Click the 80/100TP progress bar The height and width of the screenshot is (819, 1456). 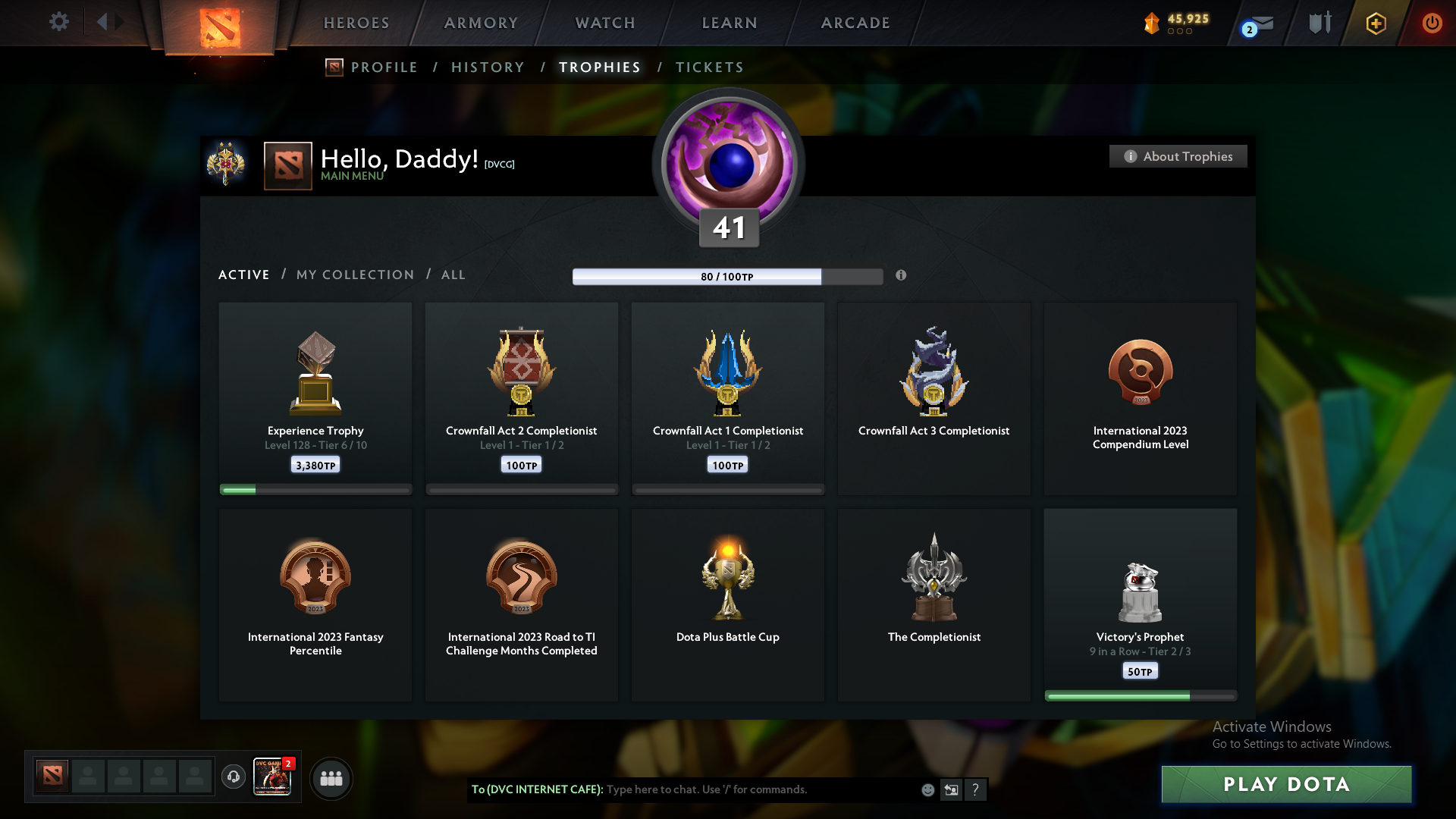(728, 277)
